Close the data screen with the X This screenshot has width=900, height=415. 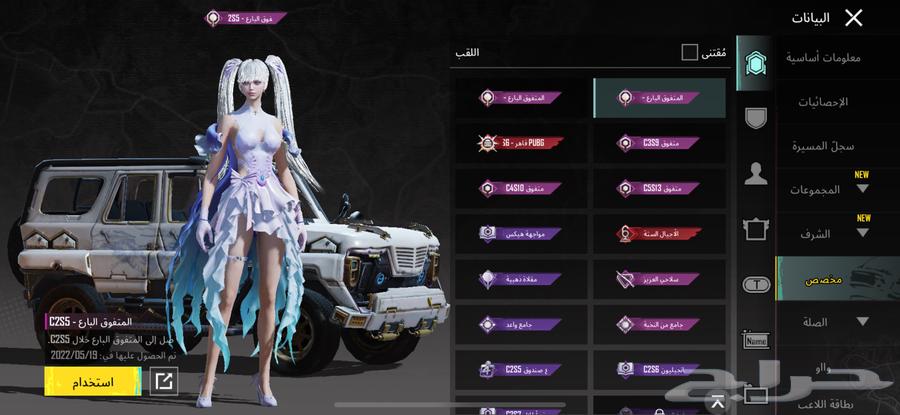point(853,17)
